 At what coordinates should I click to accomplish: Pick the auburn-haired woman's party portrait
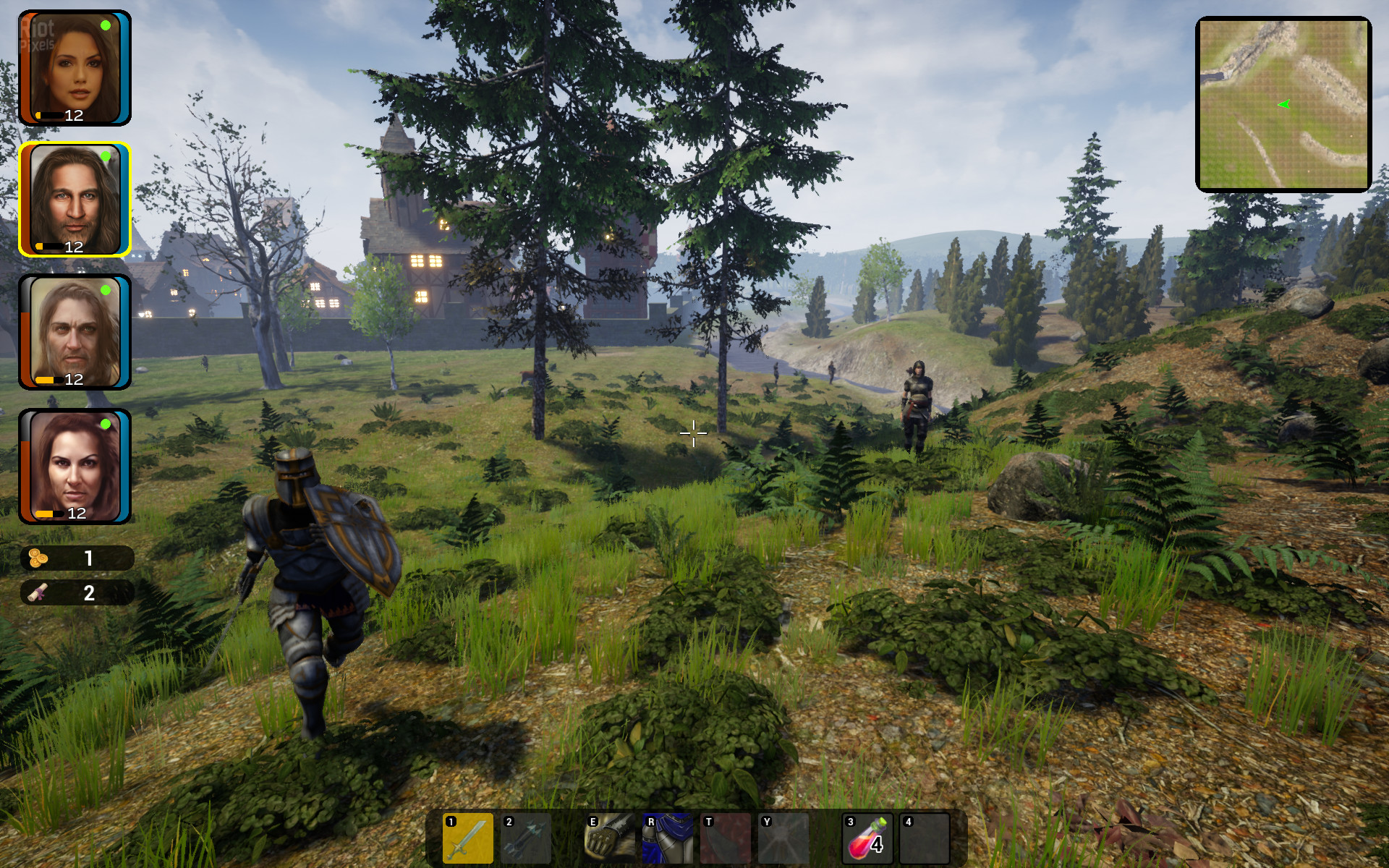[75, 467]
